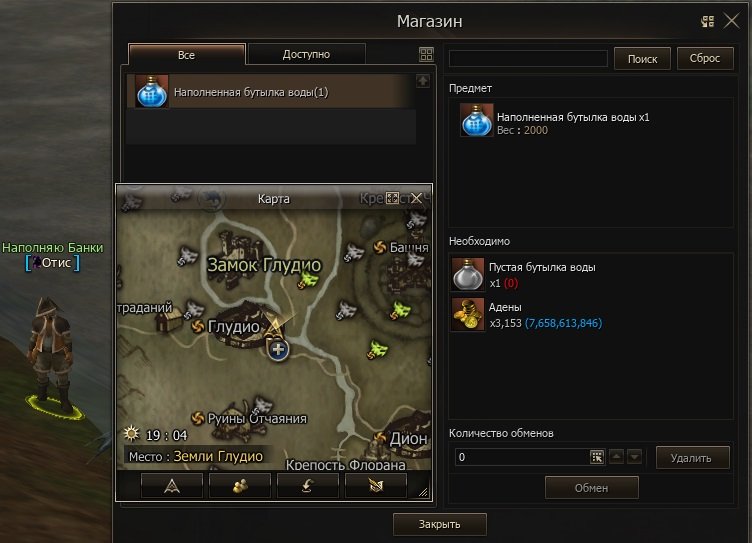The height and width of the screenshot is (543, 752).
Task: Click the exchange quantity input field
Action: click(521, 457)
